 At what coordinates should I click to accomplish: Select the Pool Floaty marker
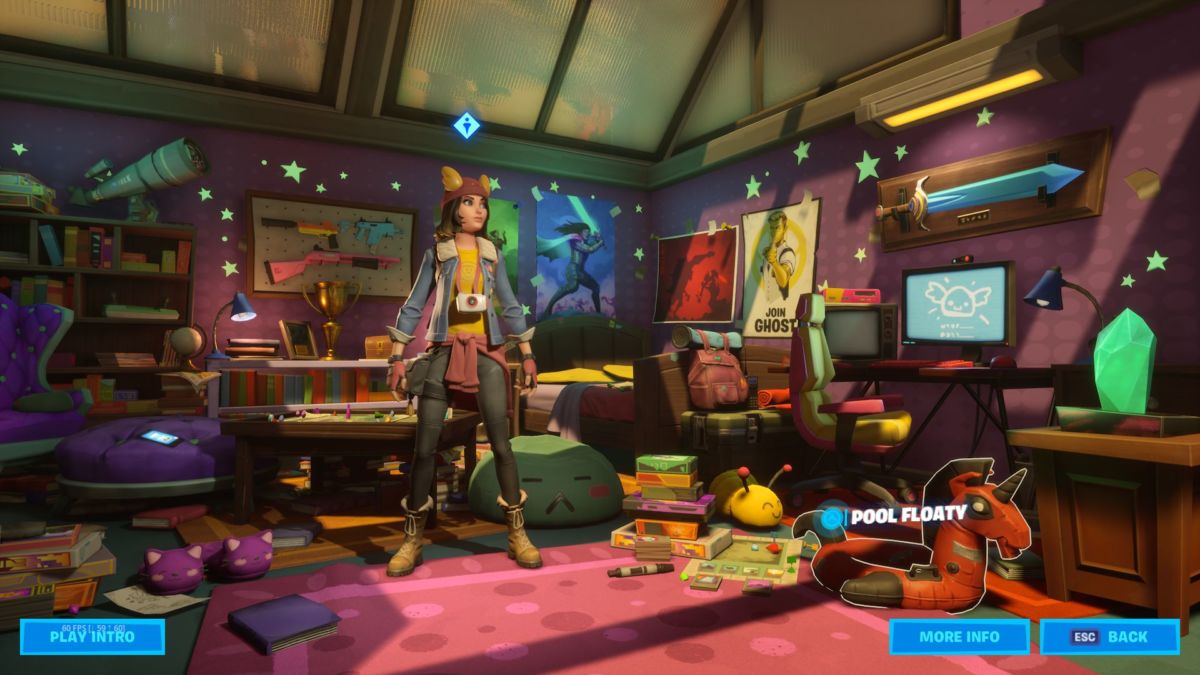[x=830, y=518]
